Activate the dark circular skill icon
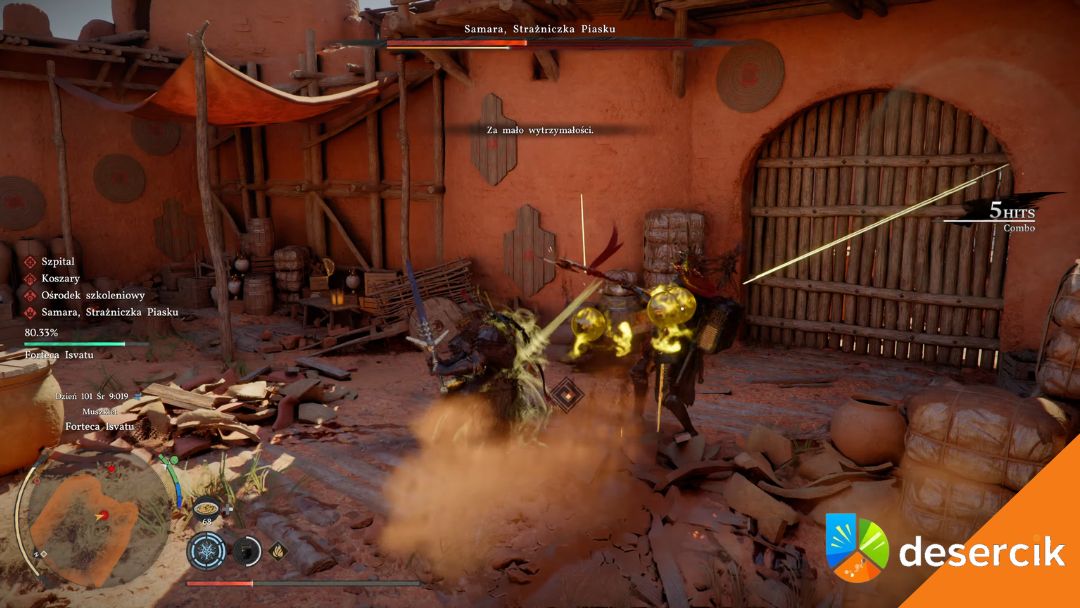The height and width of the screenshot is (608, 1080). [x=246, y=549]
